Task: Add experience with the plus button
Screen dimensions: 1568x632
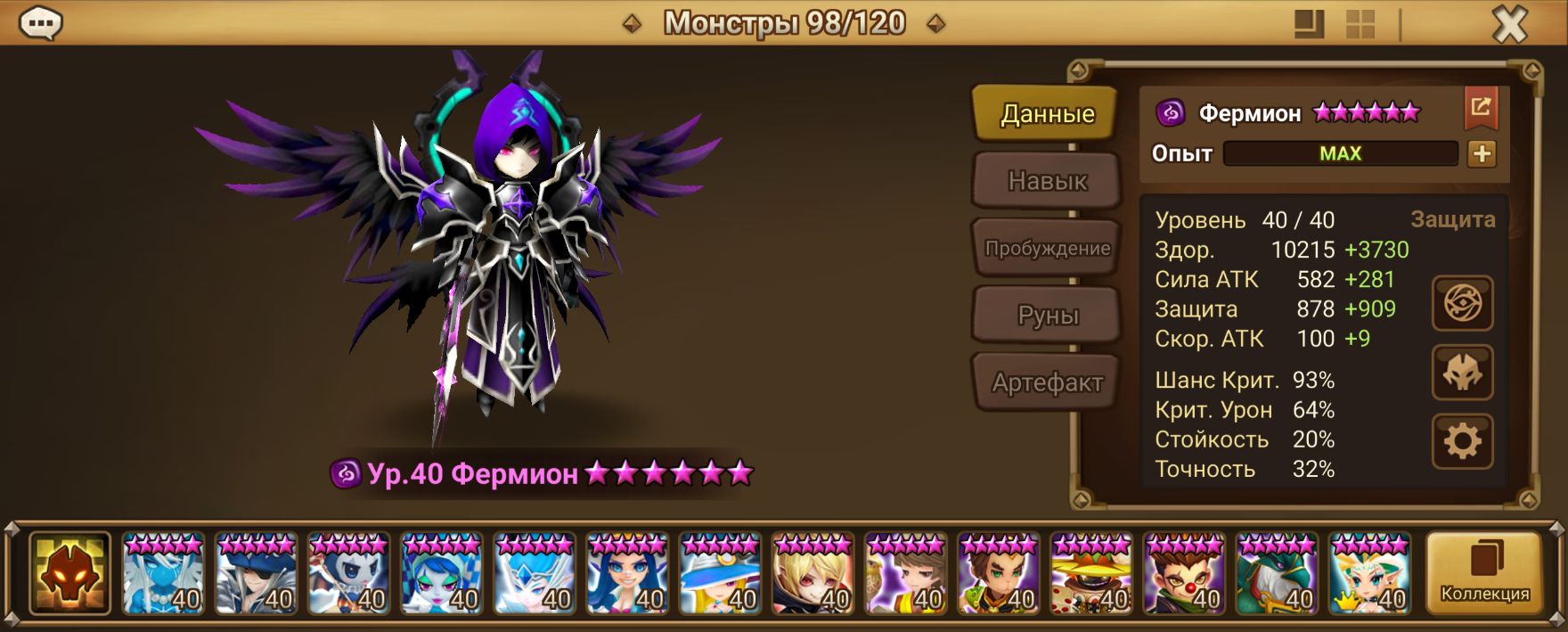Action: pos(1482,154)
